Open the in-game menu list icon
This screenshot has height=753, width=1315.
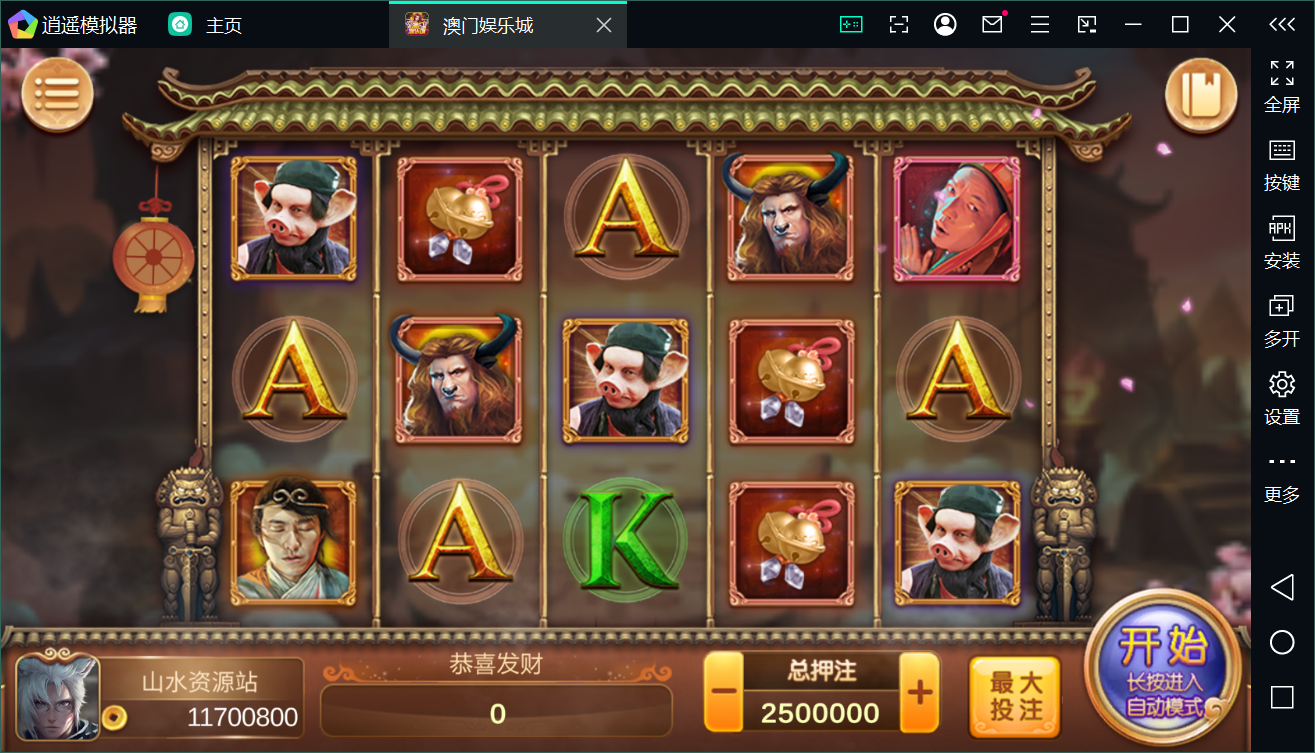tap(57, 92)
